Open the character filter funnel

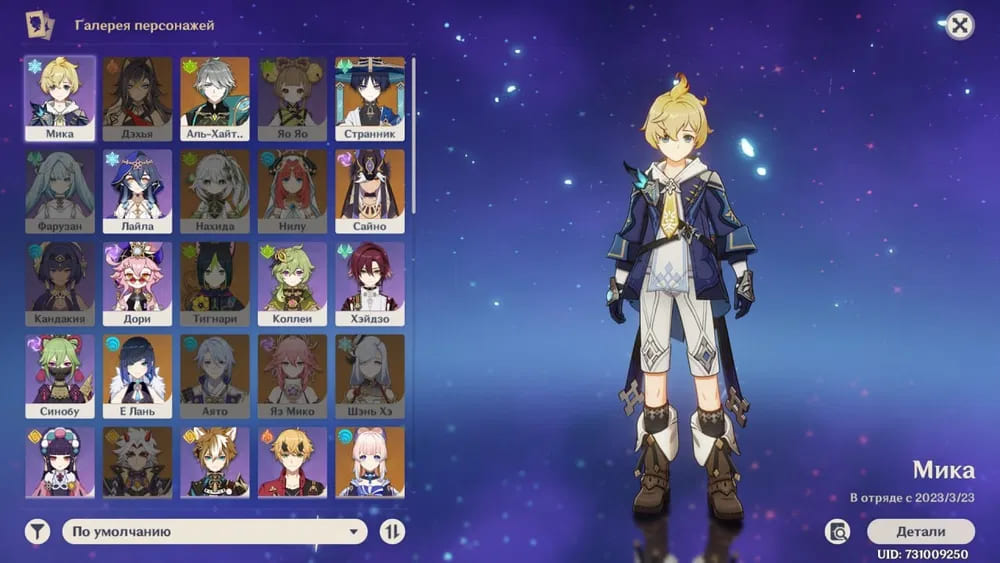pos(37,532)
